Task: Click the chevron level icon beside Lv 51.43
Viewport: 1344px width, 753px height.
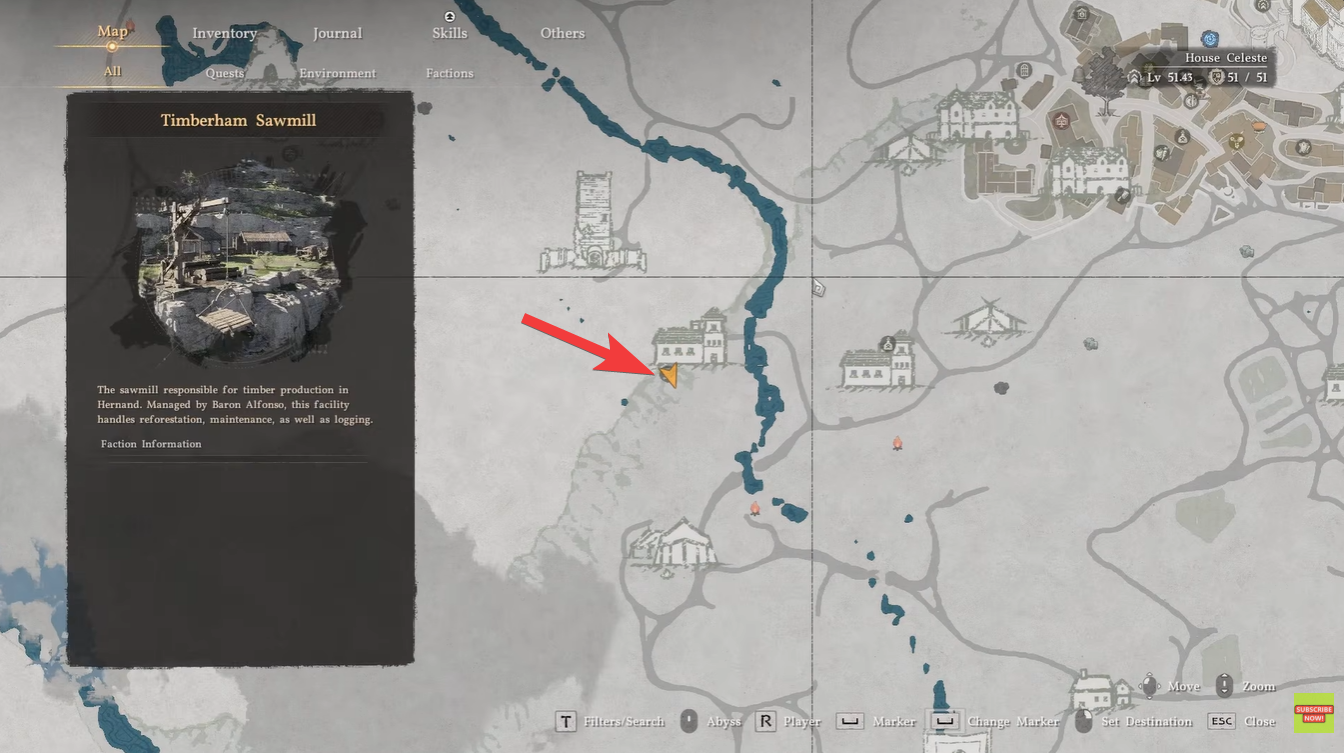Action: tap(1132, 75)
